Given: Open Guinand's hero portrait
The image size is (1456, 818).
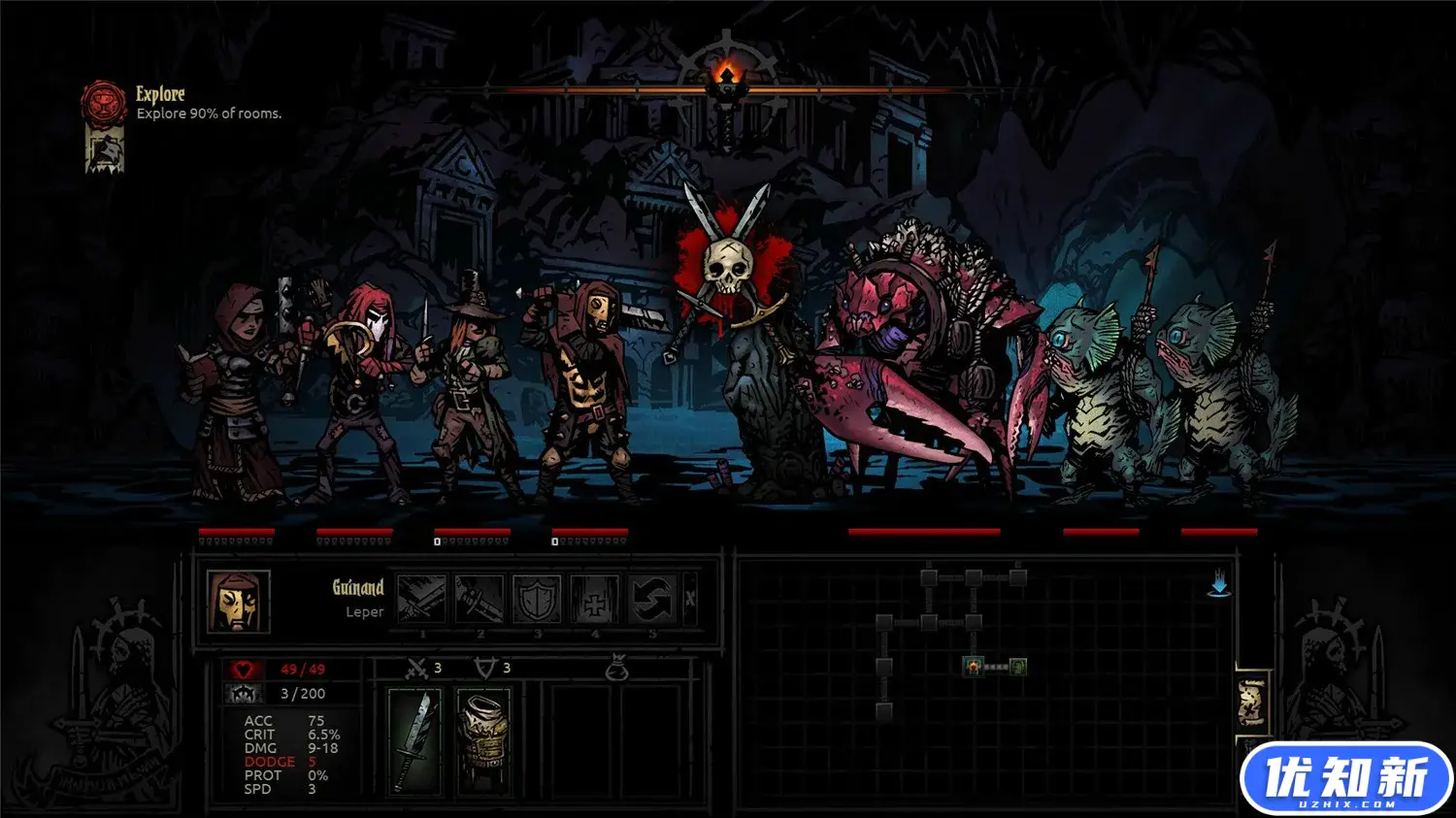Looking at the screenshot, I should pos(238,601).
